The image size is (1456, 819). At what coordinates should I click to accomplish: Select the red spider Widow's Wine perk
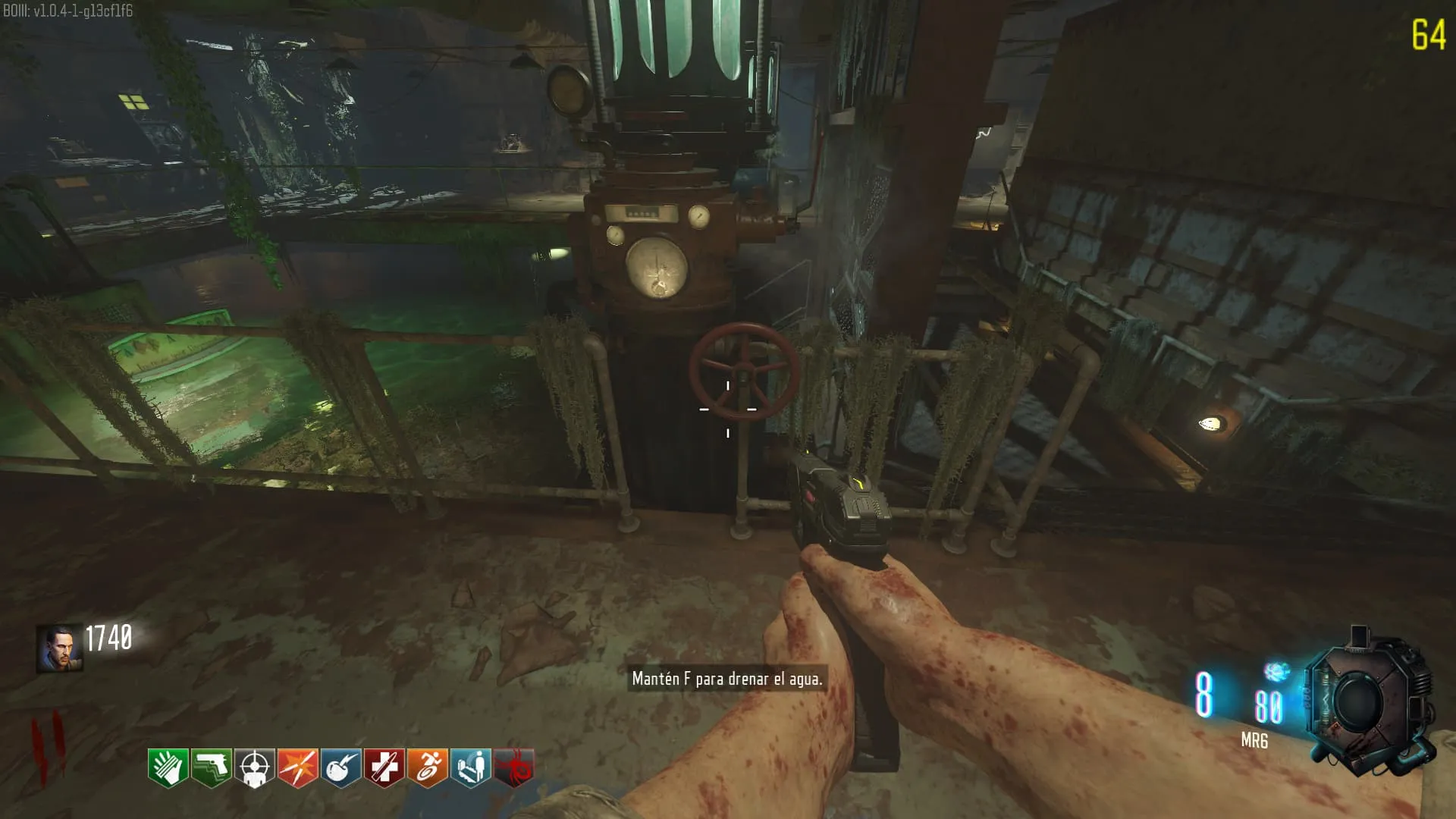coord(514,767)
